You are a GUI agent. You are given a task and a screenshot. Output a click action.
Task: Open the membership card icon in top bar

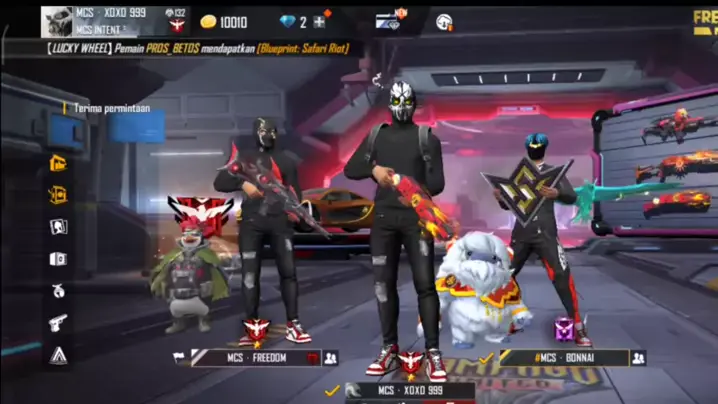(389, 21)
